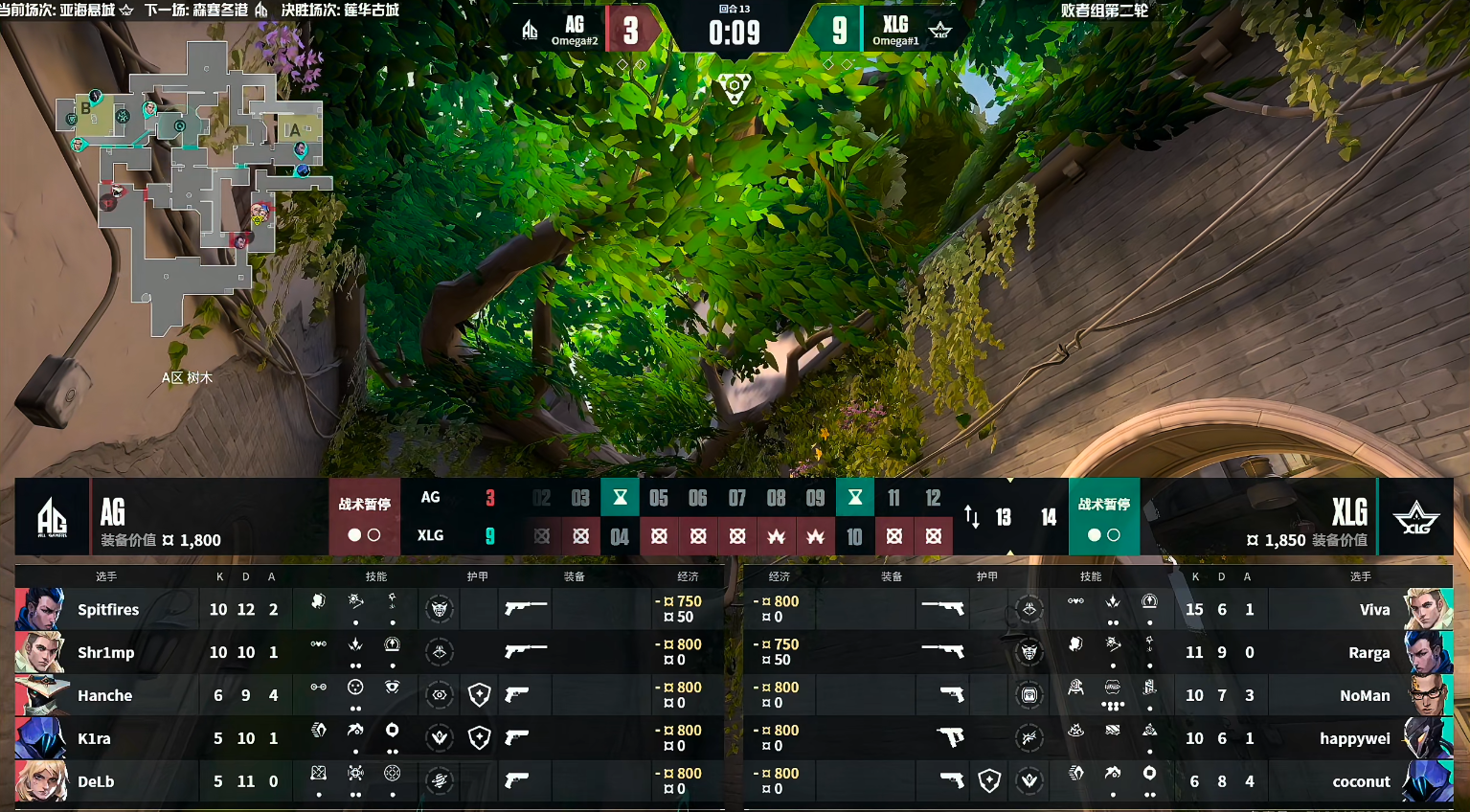
Task: Select Shr1mp's player row
Action: 369,652
